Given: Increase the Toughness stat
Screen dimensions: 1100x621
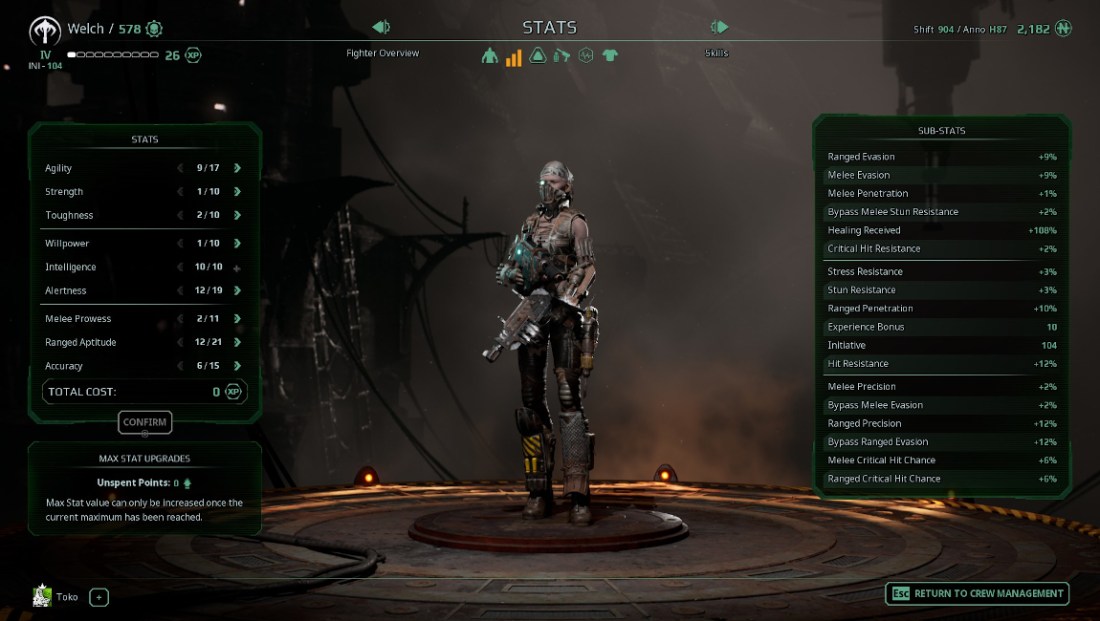Looking at the screenshot, I should point(237,215).
